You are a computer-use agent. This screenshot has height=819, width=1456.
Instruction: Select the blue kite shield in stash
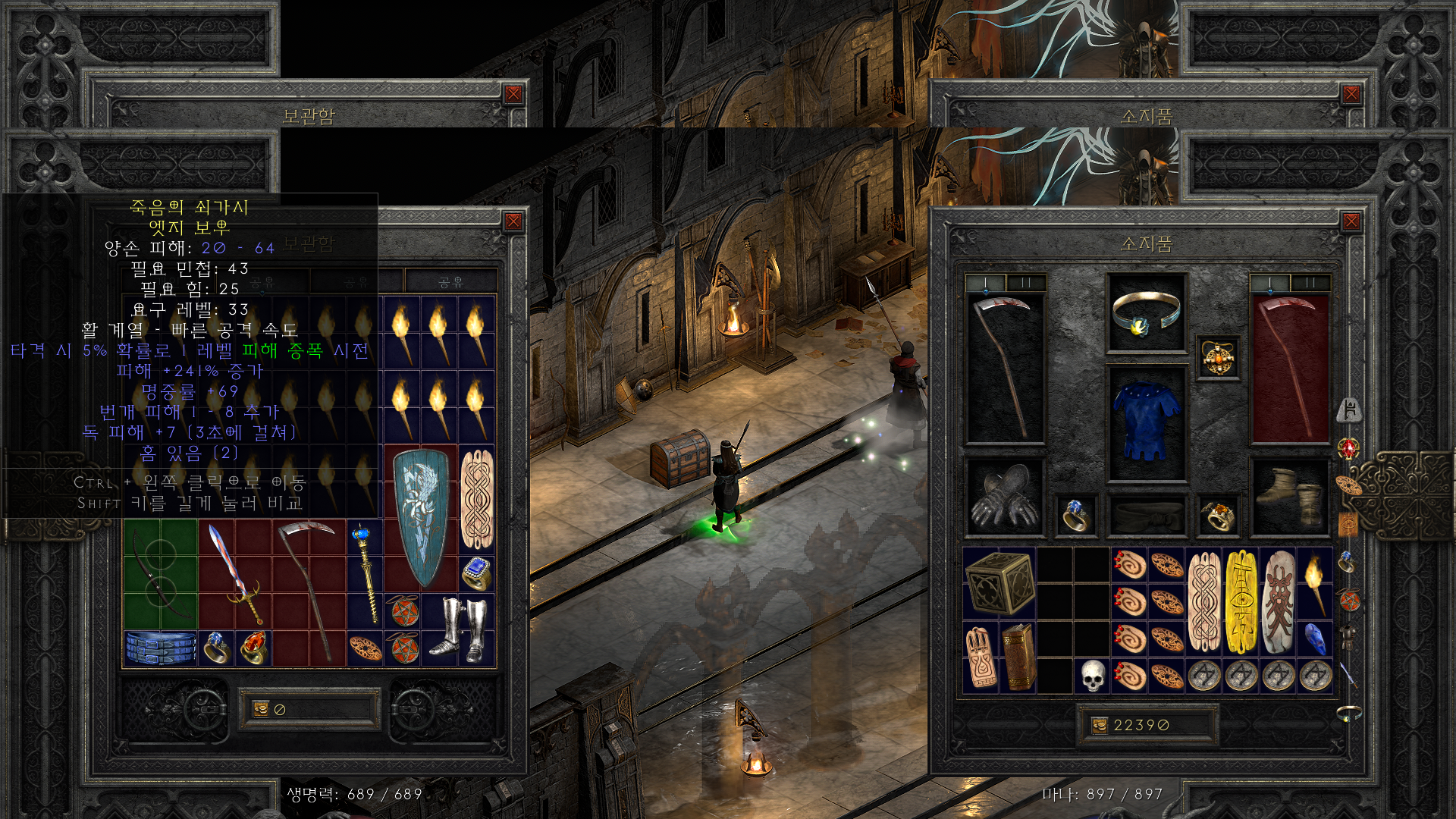421,517
